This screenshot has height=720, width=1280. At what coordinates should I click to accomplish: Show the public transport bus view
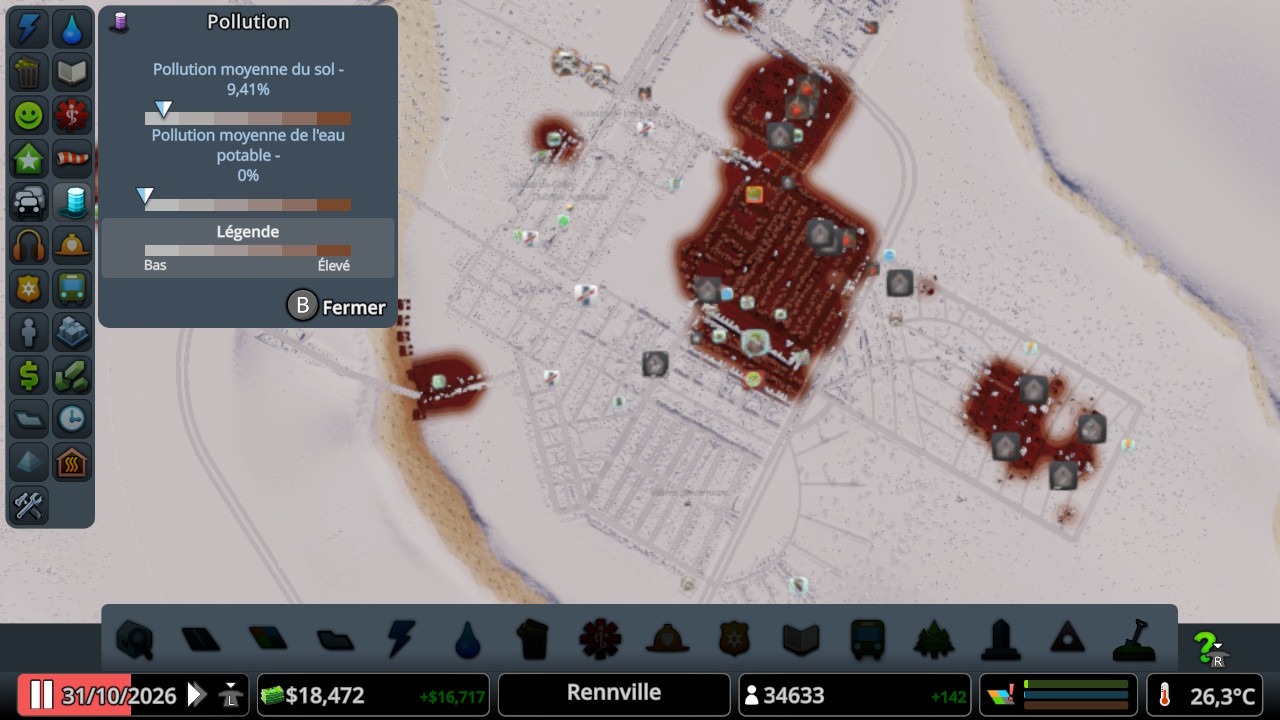click(x=72, y=289)
